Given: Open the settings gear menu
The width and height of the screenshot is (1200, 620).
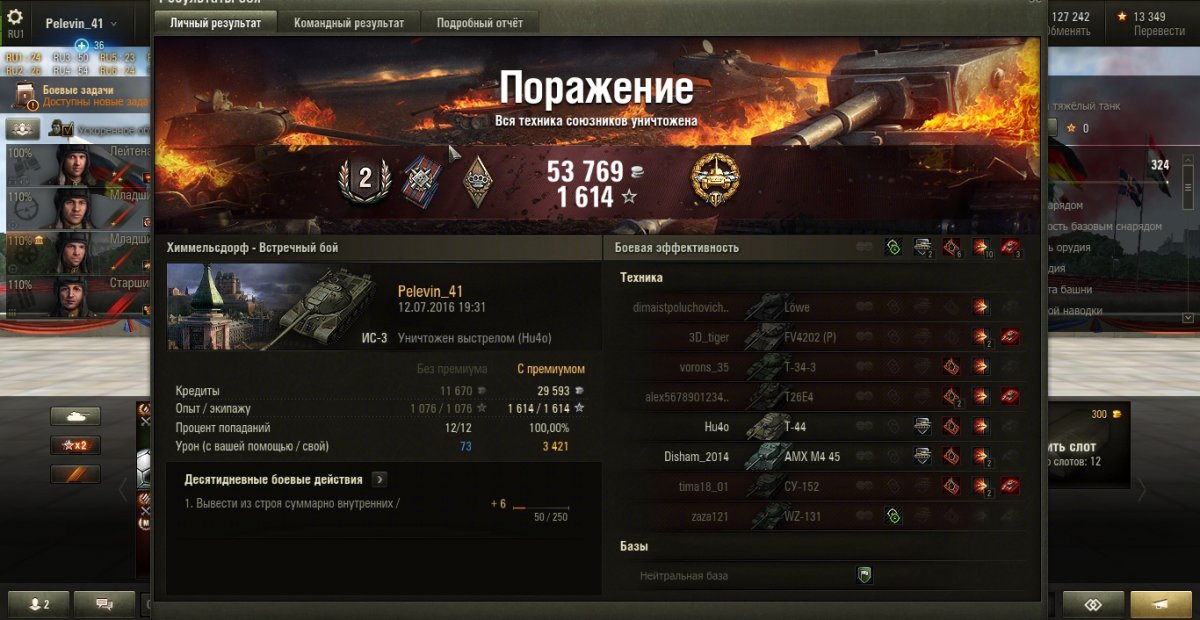Looking at the screenshot, I should (x=15, y=17).
